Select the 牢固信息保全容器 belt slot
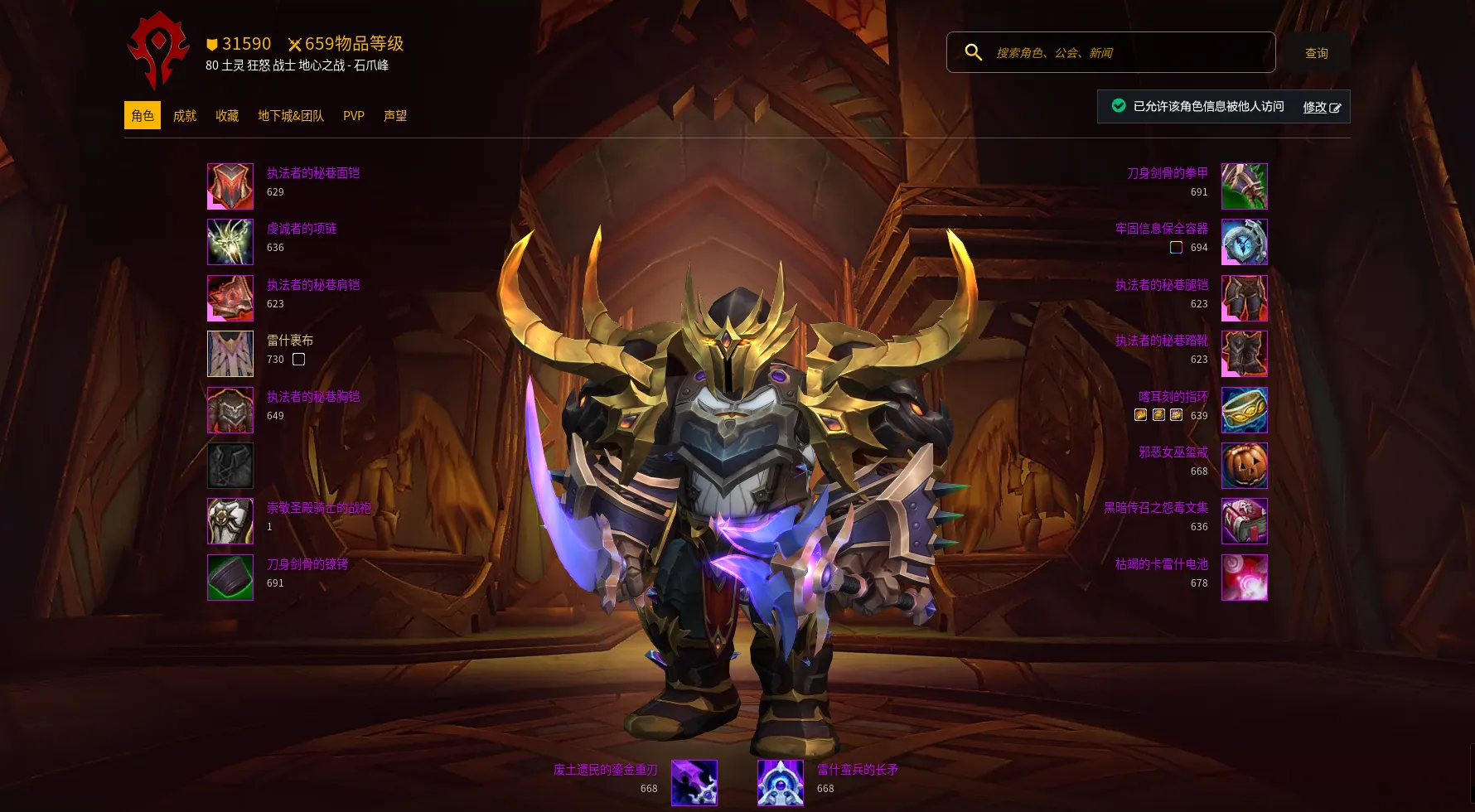 [1244, 242]
